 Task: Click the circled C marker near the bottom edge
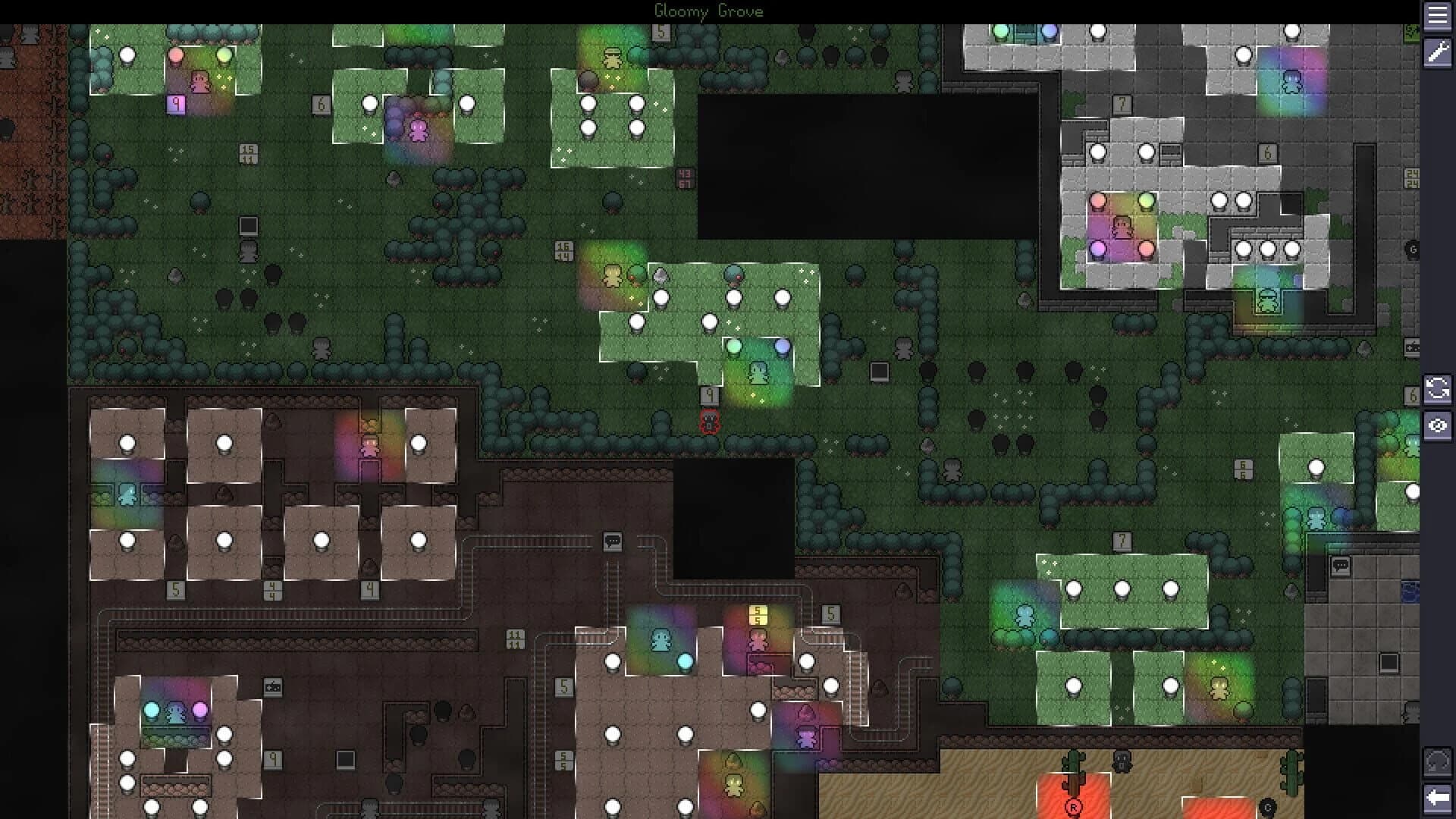point(1267,808)
